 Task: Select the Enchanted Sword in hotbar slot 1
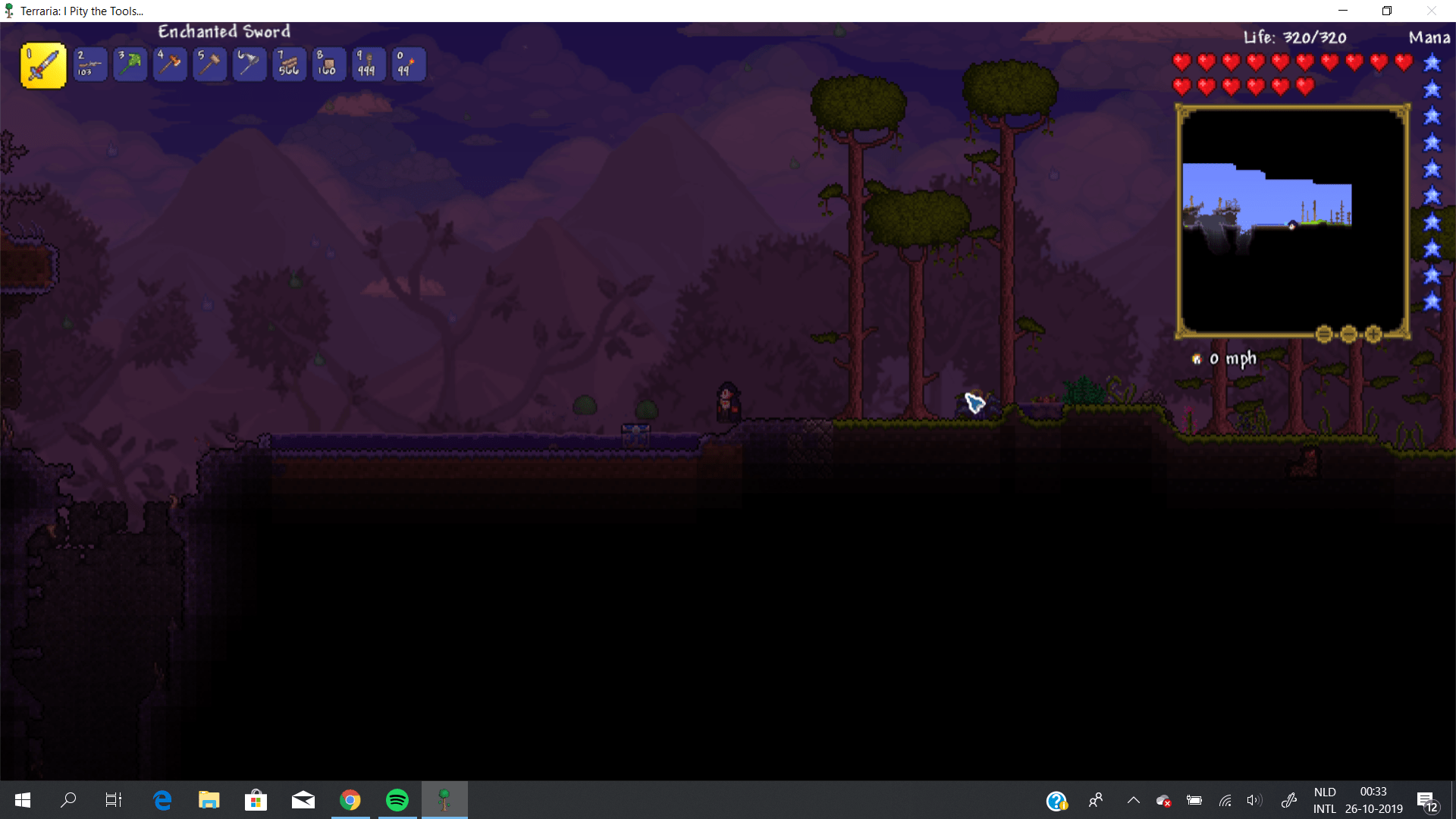tap(43, 64)
